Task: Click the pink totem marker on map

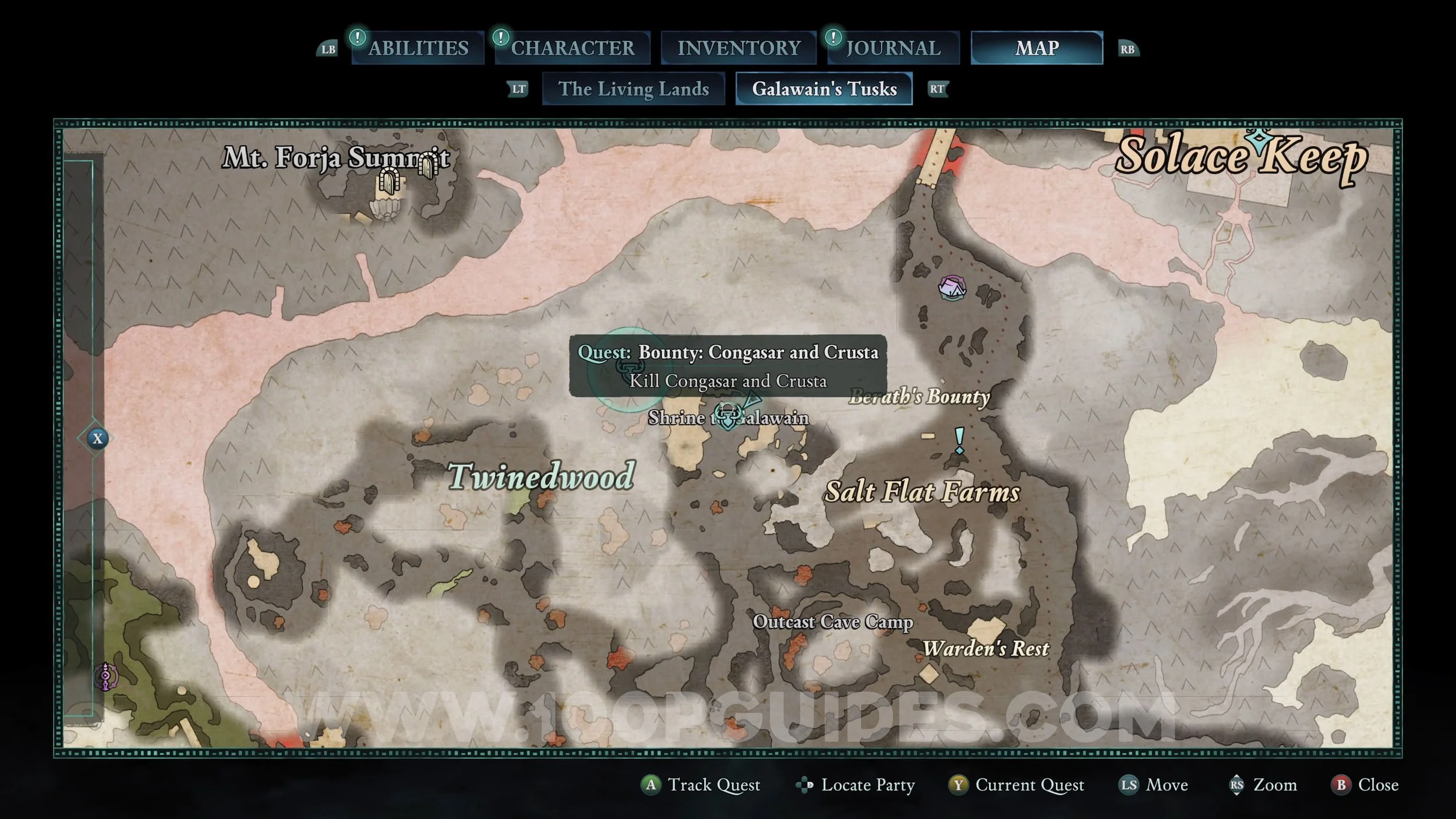Action: [x=105, y=676]
